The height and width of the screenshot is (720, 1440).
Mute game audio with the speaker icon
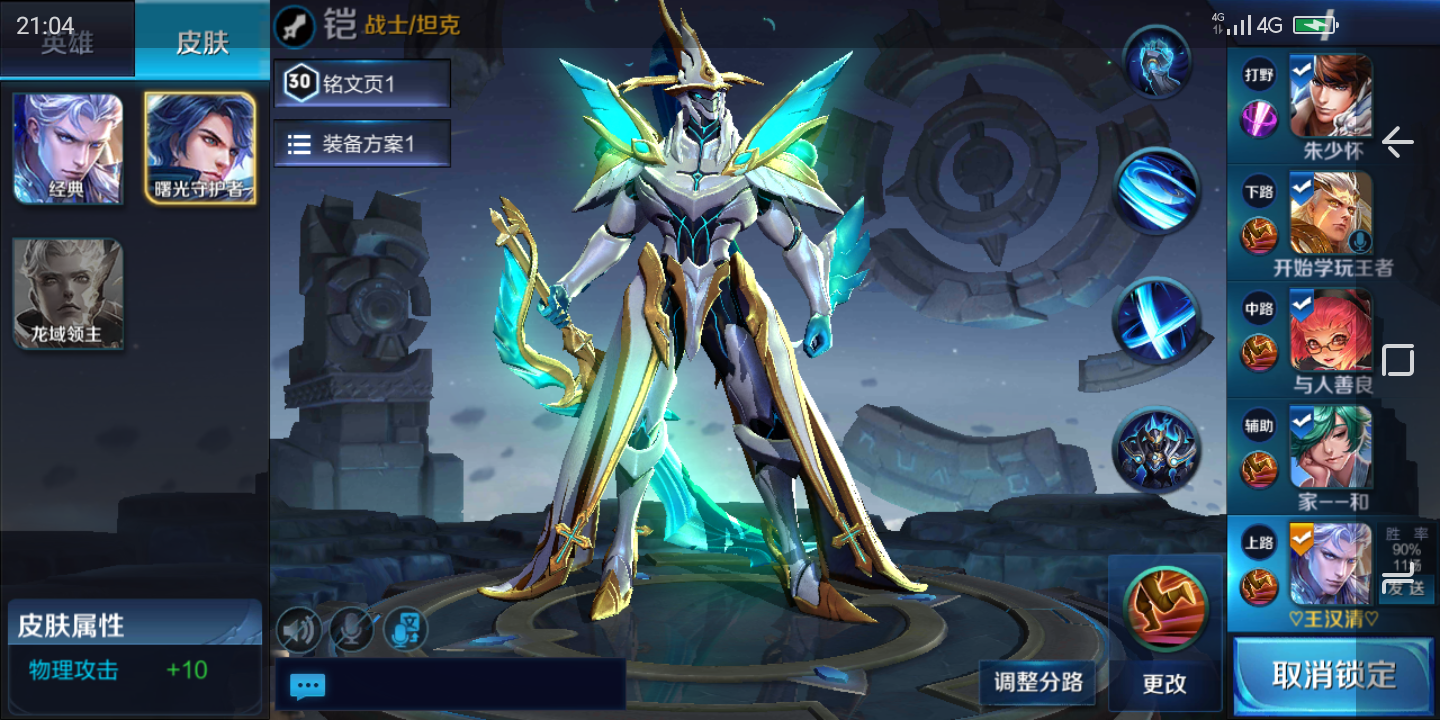click(299, 629)
